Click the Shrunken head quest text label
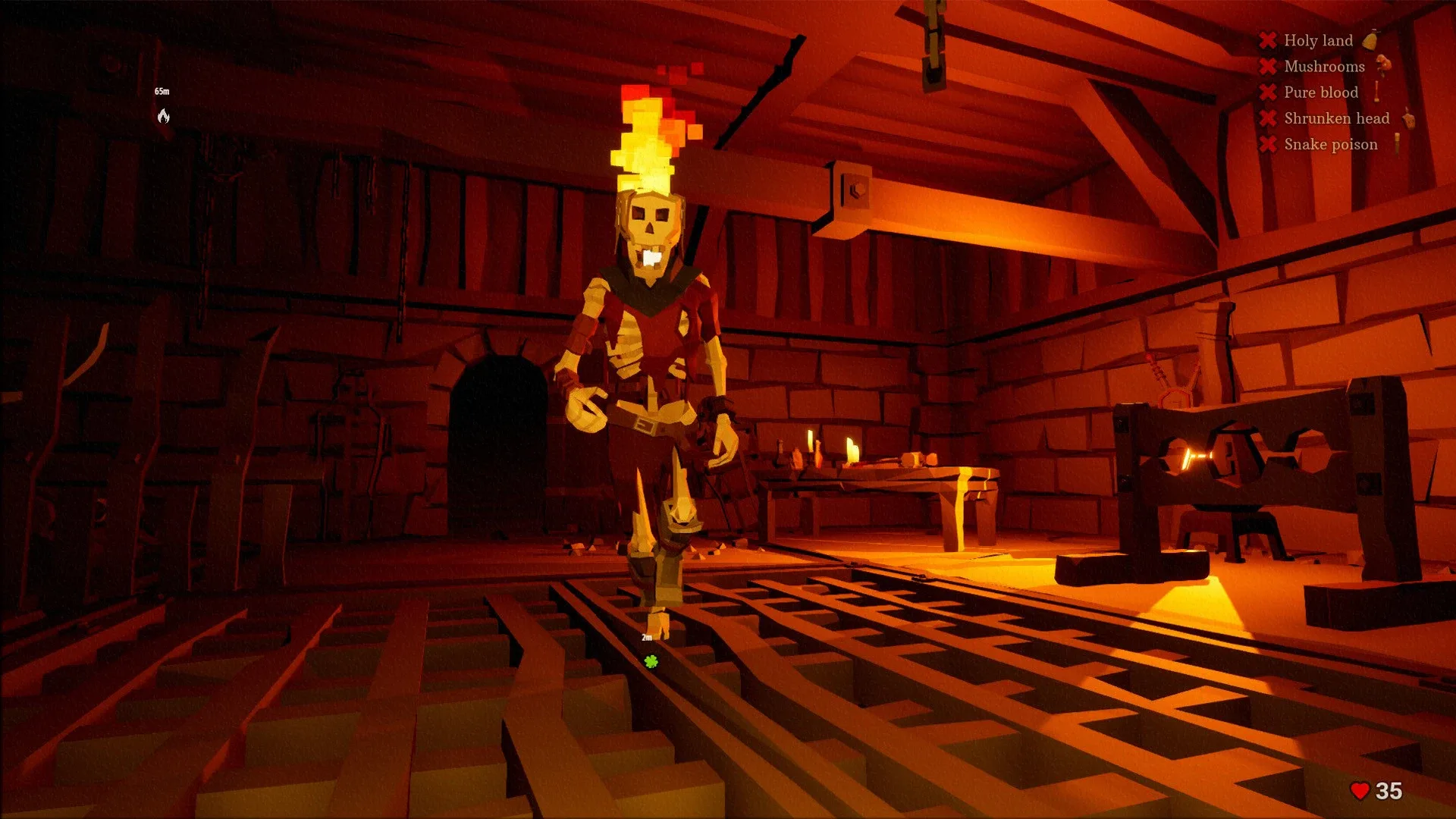Image resolution: width=1456 pixels, height=819 pixels. coord(1335,118)
